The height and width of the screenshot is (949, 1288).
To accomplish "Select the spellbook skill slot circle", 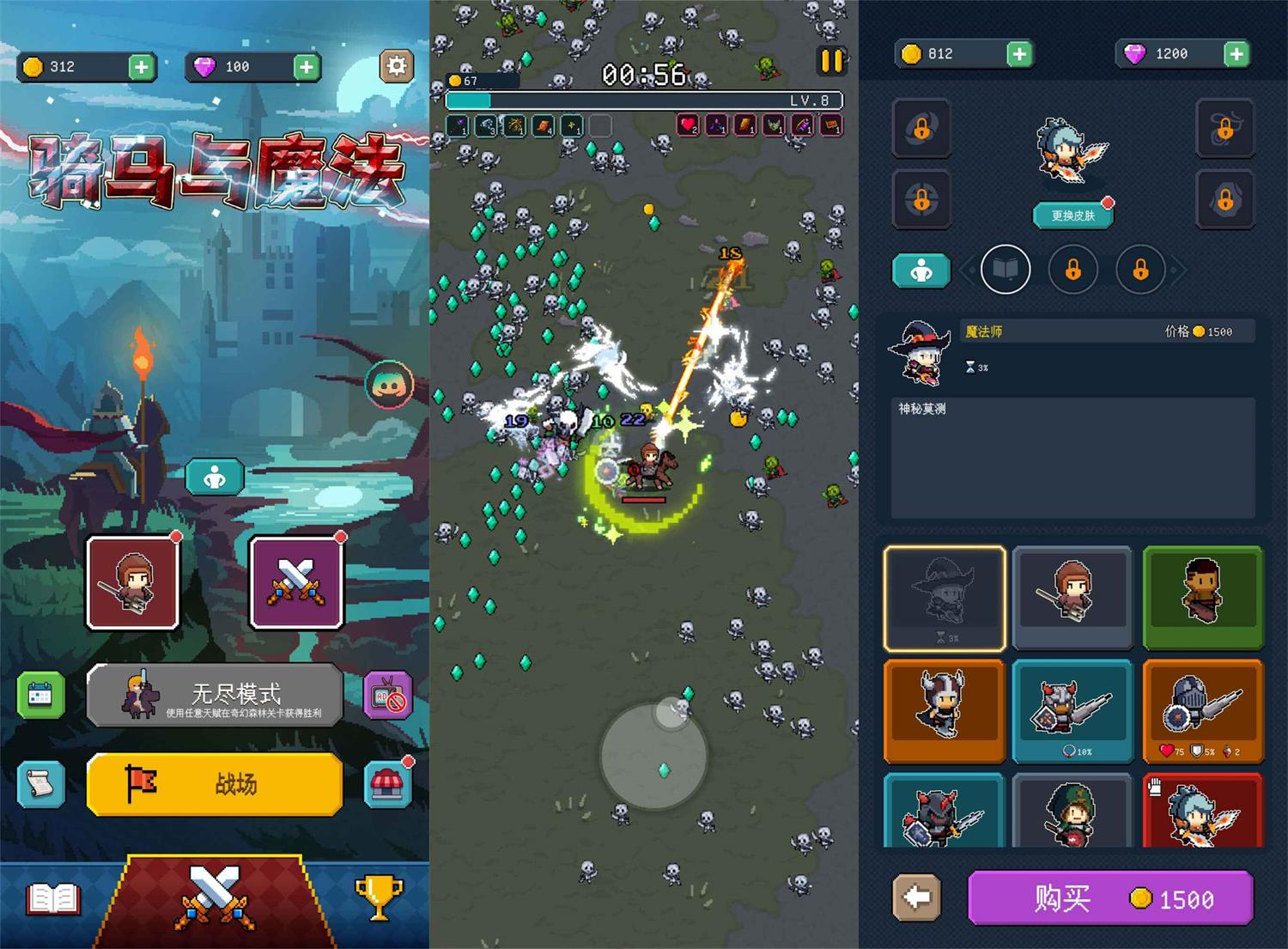I will click(1005, 271).
